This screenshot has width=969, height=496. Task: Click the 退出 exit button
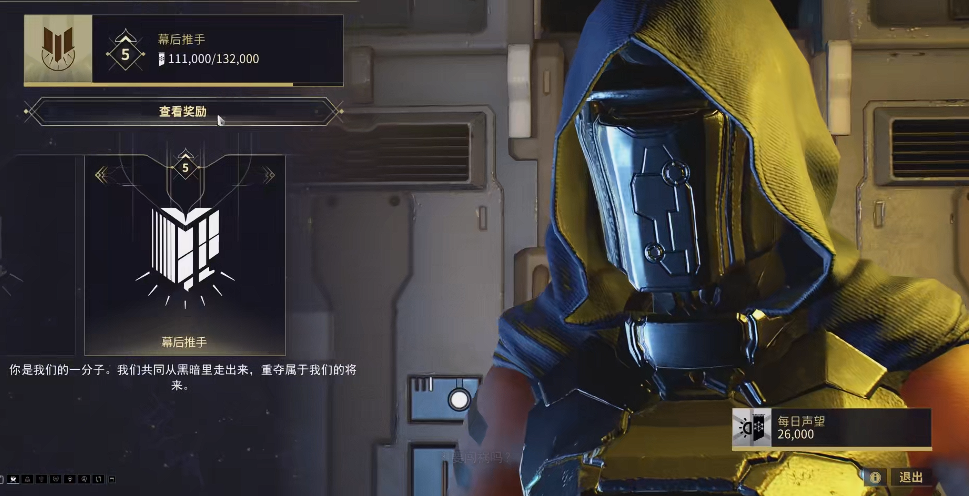[909, 478]
